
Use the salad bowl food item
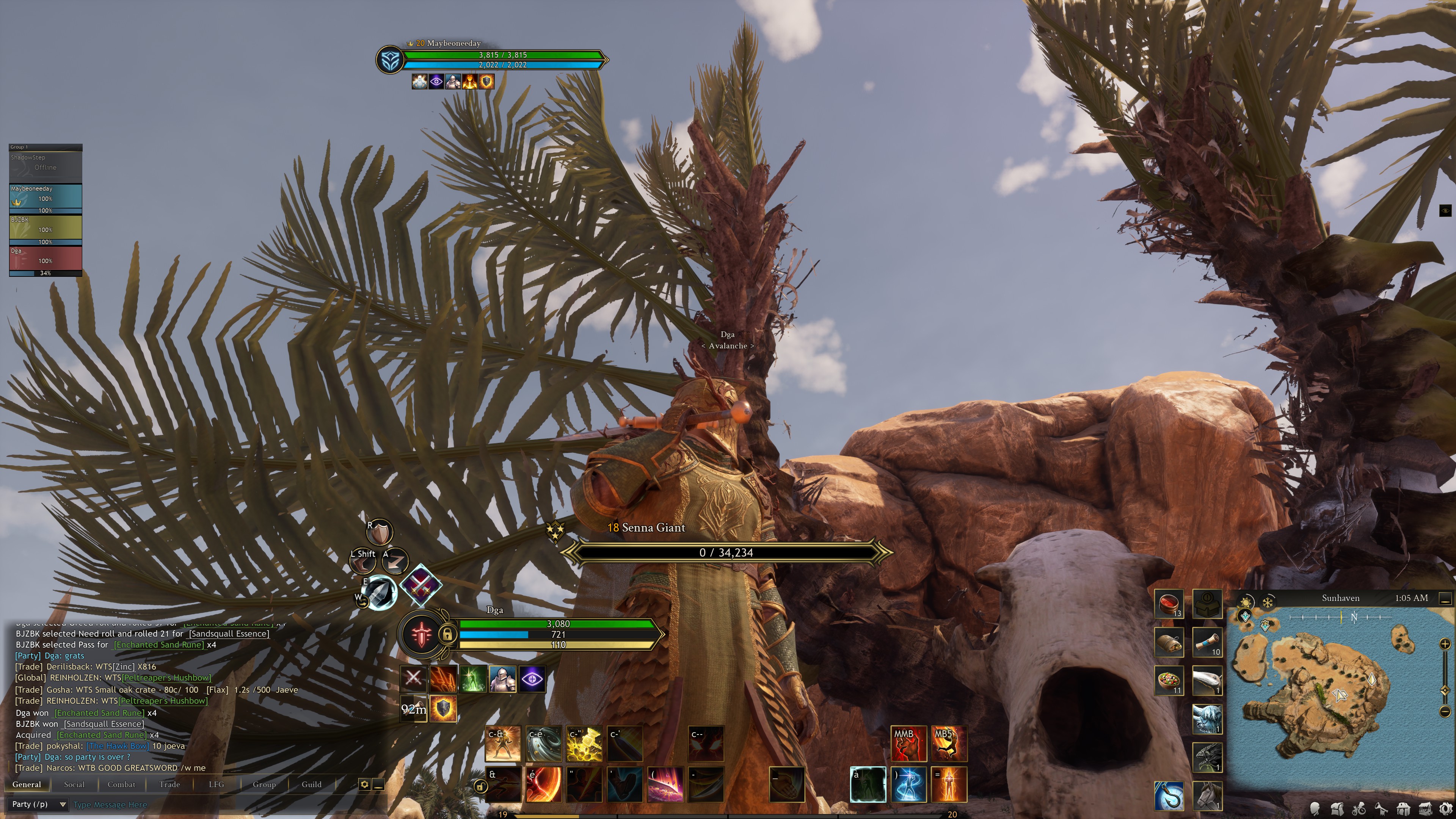pyautogui.click(x=1168, y=680)
